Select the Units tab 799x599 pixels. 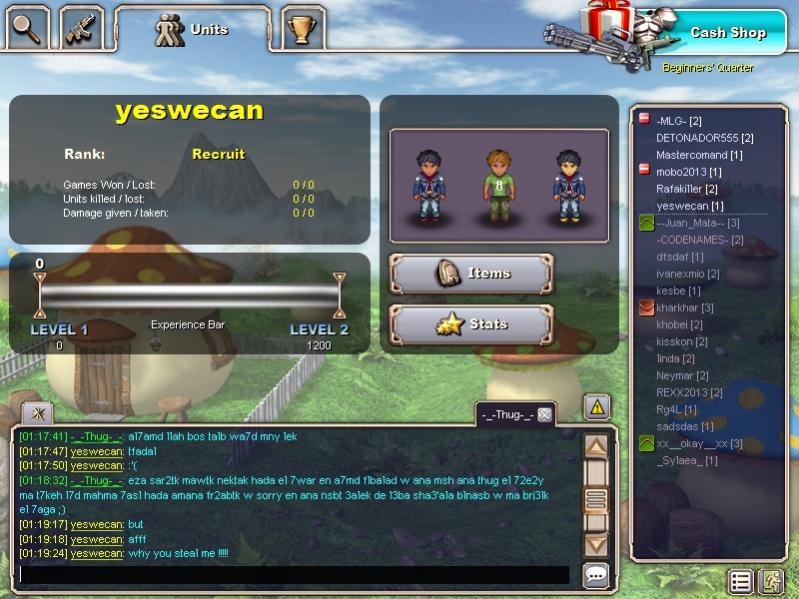[x=192, y=30]
